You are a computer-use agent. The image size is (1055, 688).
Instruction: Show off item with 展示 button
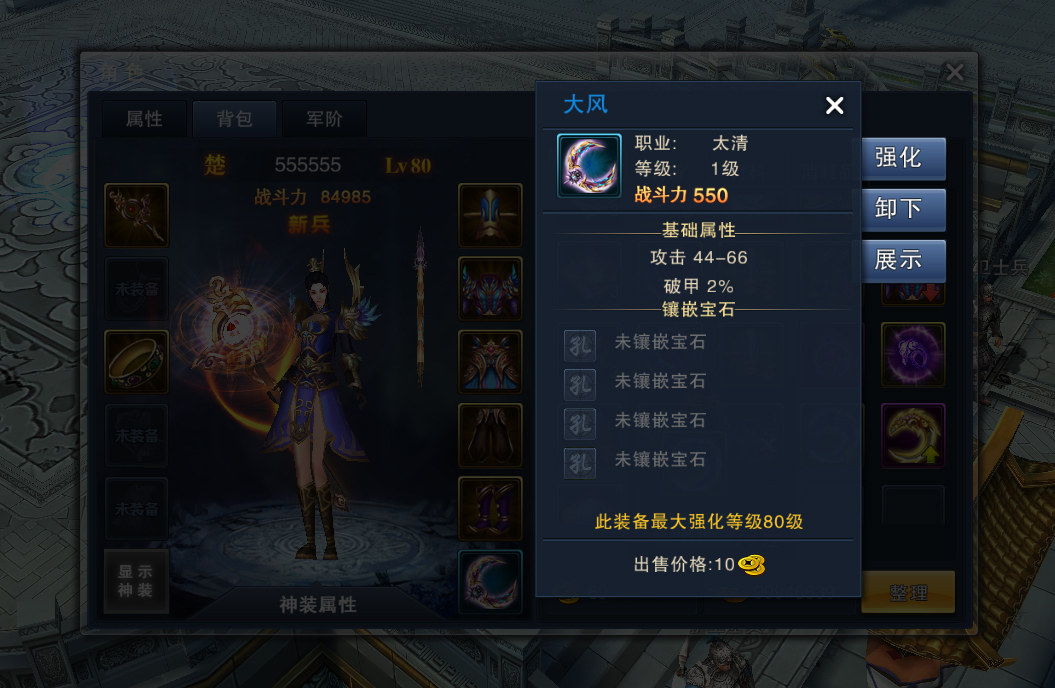point(898,260)
